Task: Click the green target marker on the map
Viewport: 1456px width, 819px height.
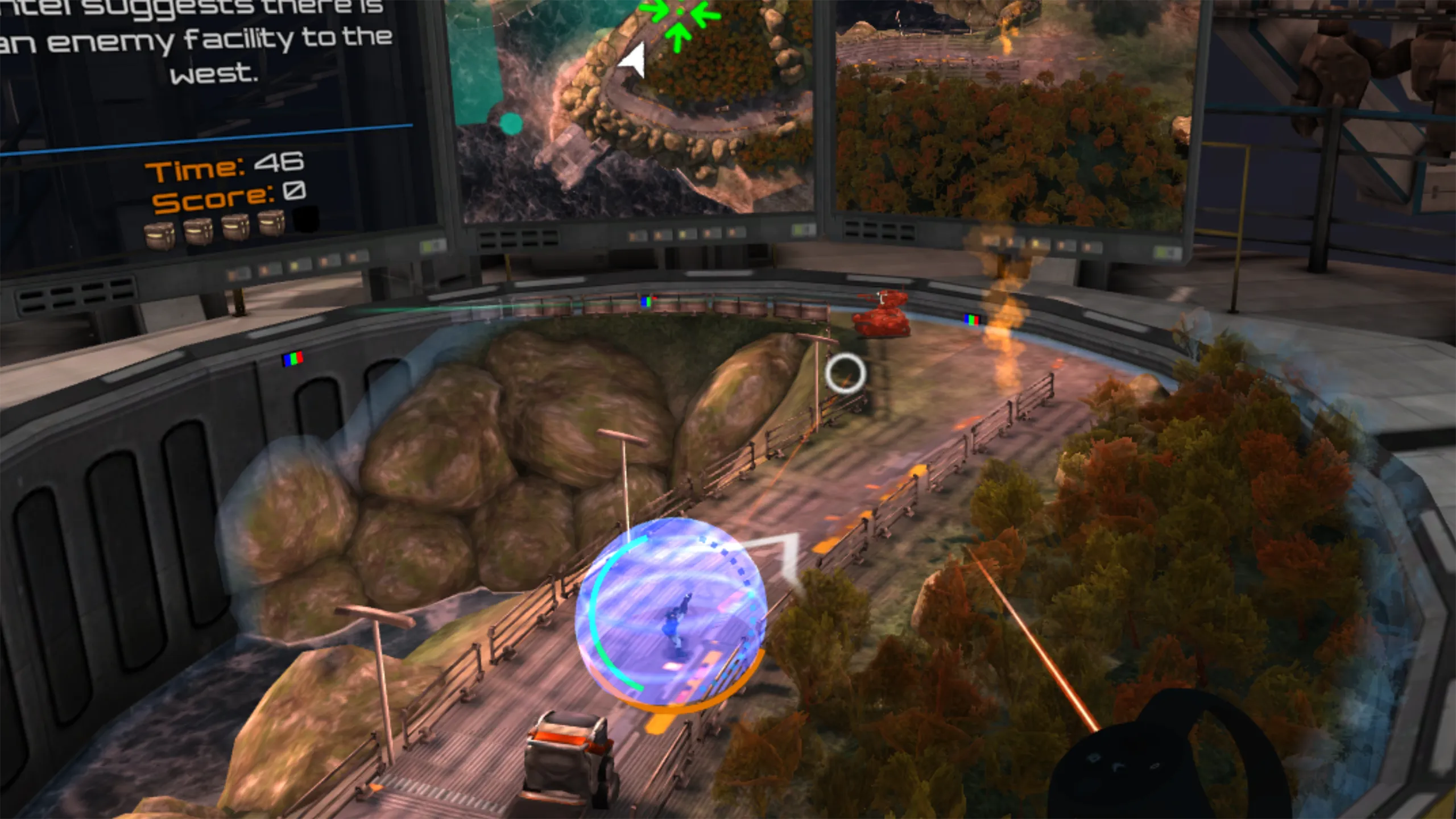Action: pos(679,16)
